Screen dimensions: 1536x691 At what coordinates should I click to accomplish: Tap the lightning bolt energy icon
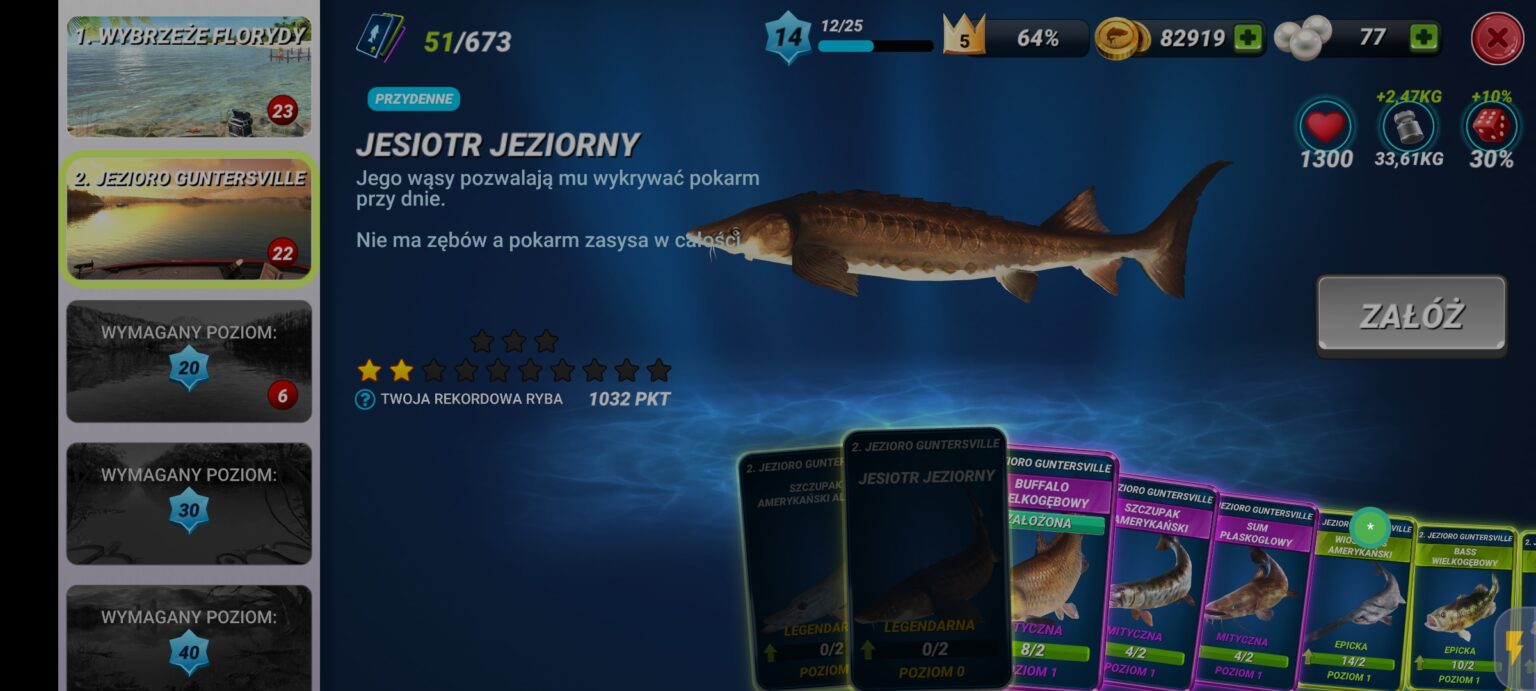pyautogui.click(x=1514, y=645)
